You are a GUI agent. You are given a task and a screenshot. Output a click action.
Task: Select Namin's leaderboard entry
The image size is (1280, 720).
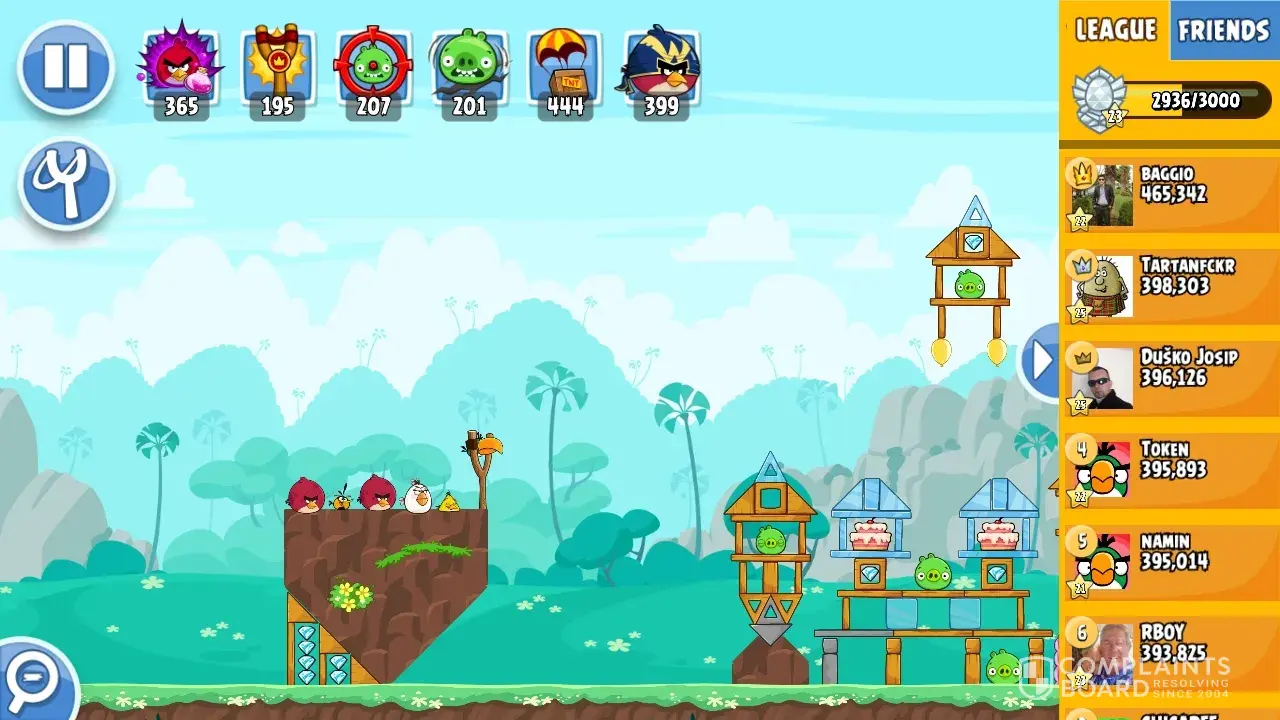click(x=1170, y=561)
